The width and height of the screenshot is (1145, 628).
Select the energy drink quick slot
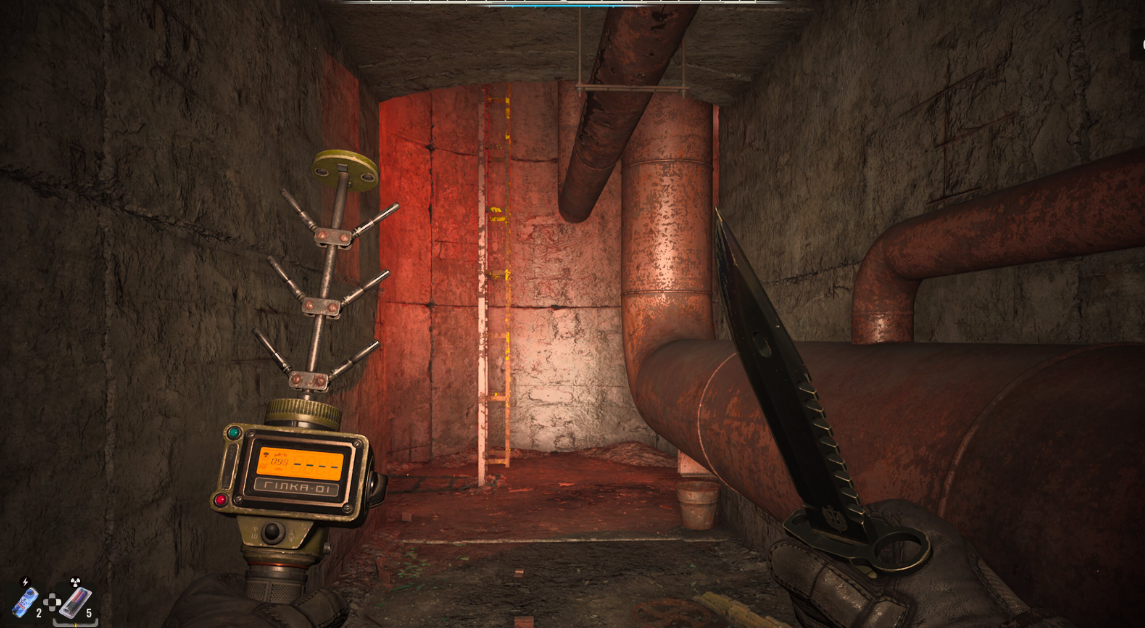23,601
